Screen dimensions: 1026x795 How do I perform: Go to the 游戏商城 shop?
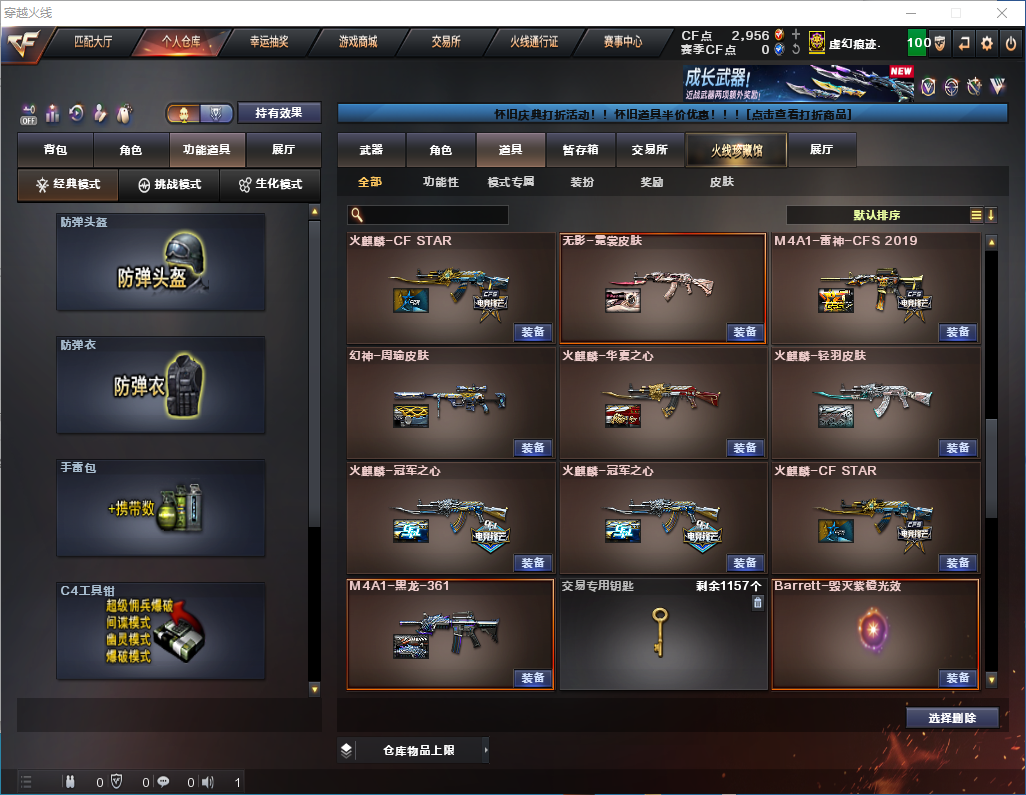[357, 42]
